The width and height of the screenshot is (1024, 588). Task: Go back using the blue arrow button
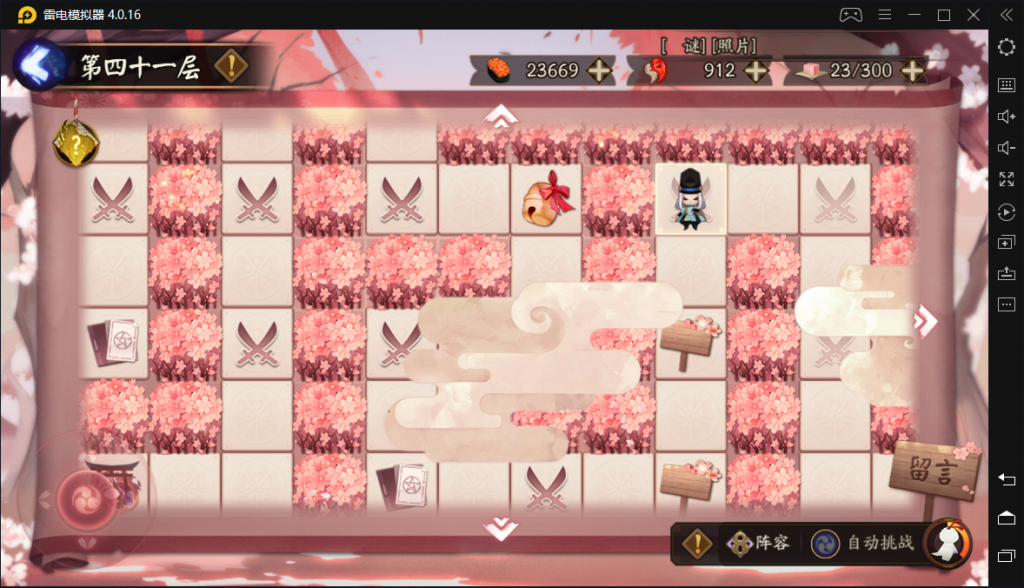coord(36,66)
